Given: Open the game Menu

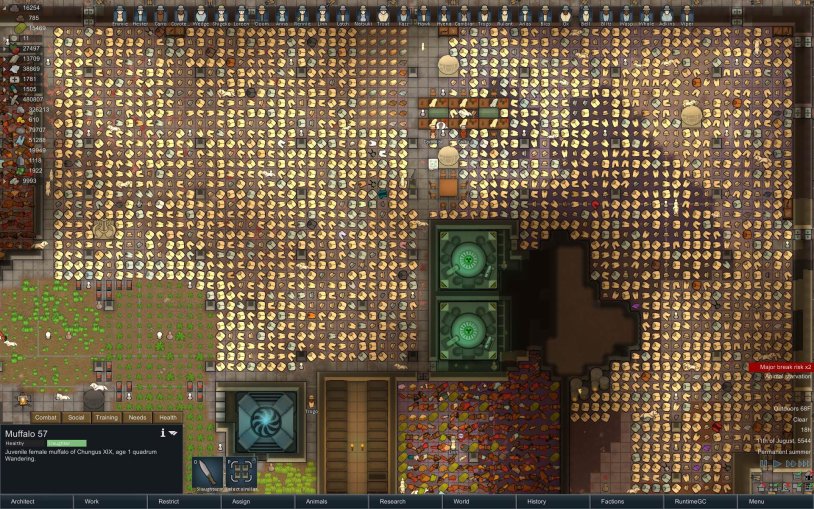Looking at the screenshot, I should pos(757,501).
